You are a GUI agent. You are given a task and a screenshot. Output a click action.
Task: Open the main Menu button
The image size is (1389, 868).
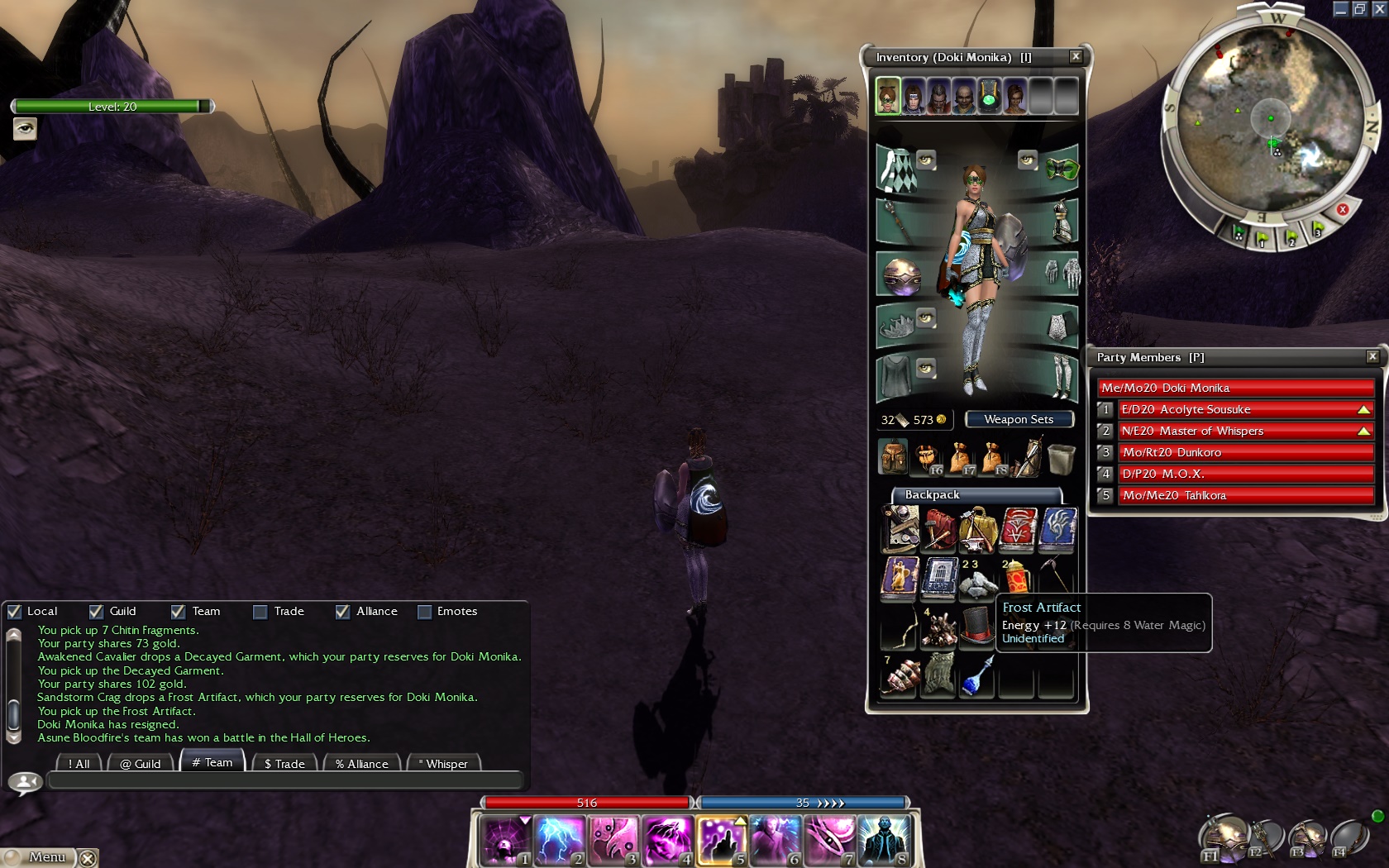pos(40,857)
